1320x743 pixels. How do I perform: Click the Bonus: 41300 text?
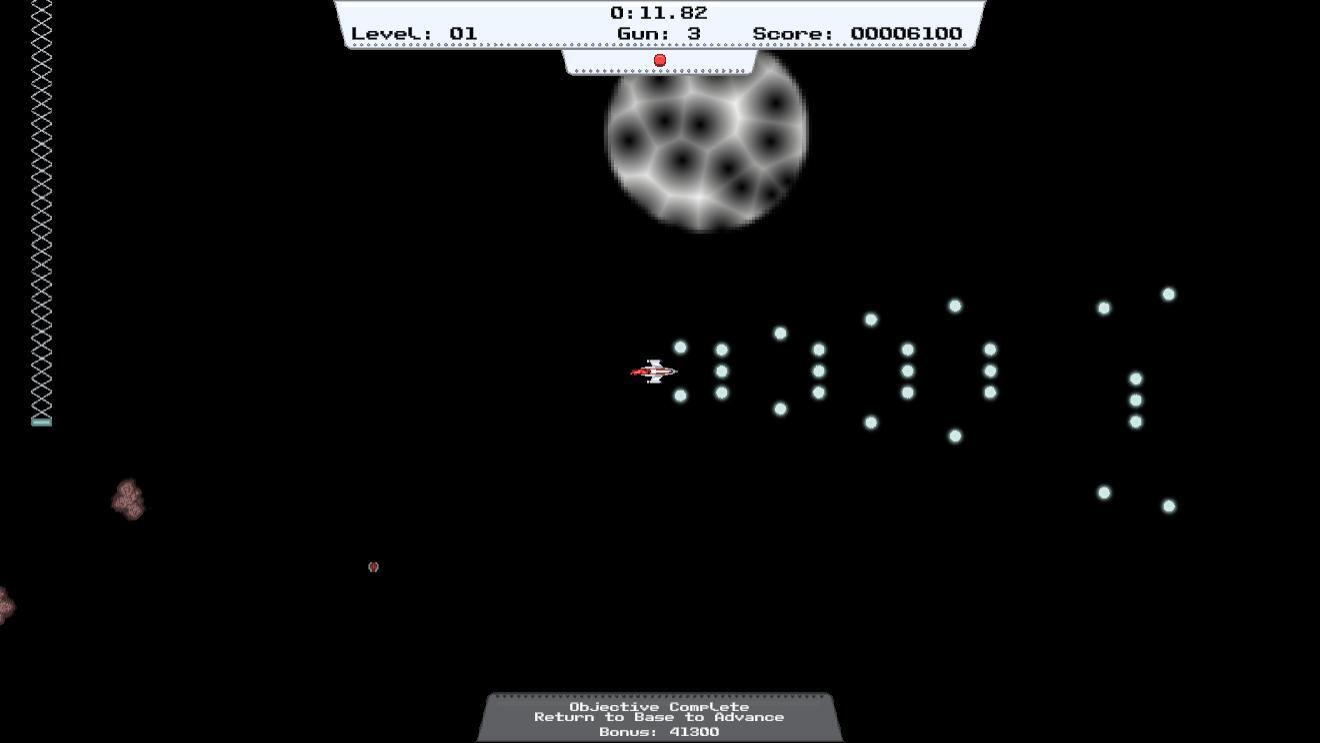click(660, 730)
